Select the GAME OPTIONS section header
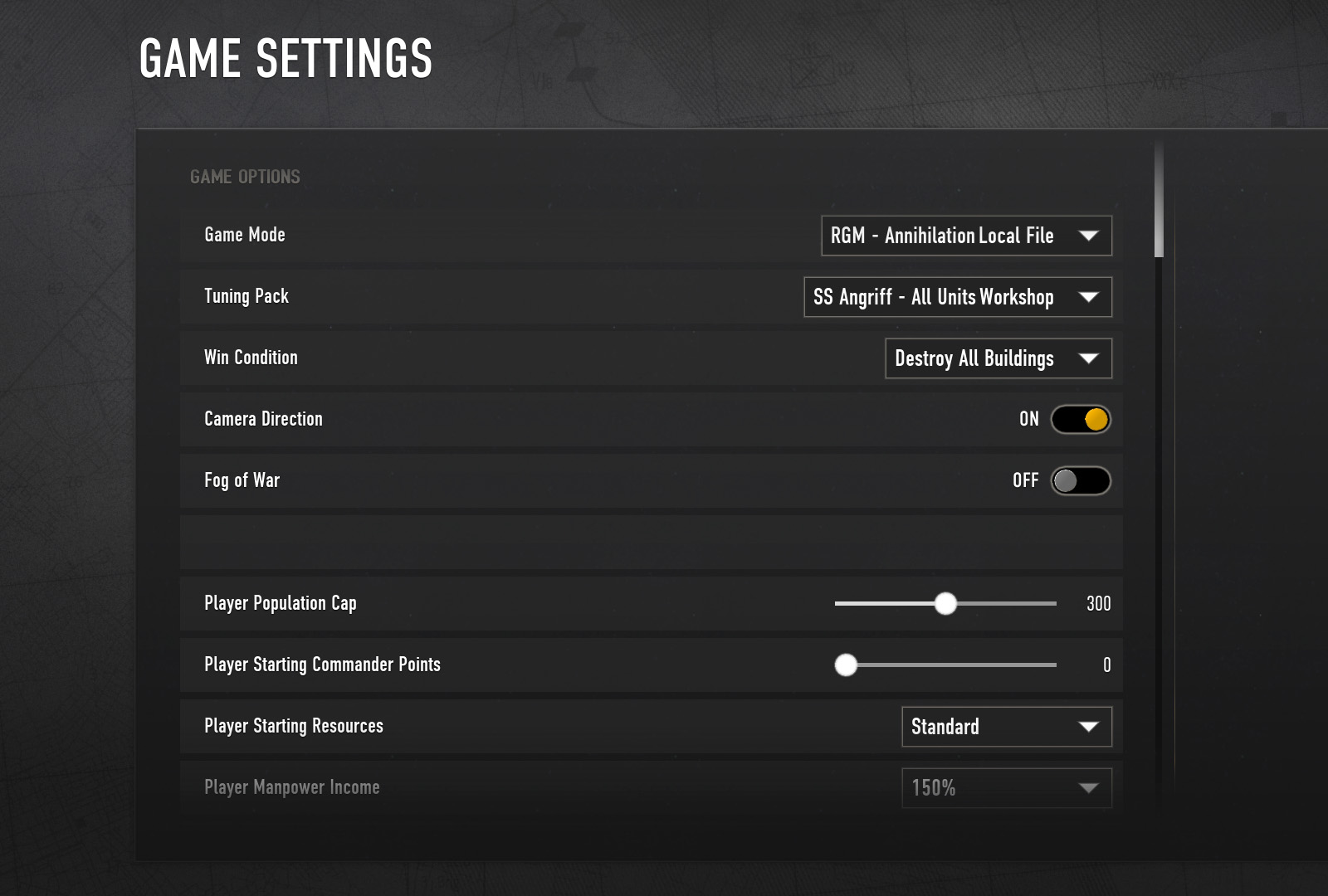This screenshot has height=896, width=1328. [x=244, y=177]
